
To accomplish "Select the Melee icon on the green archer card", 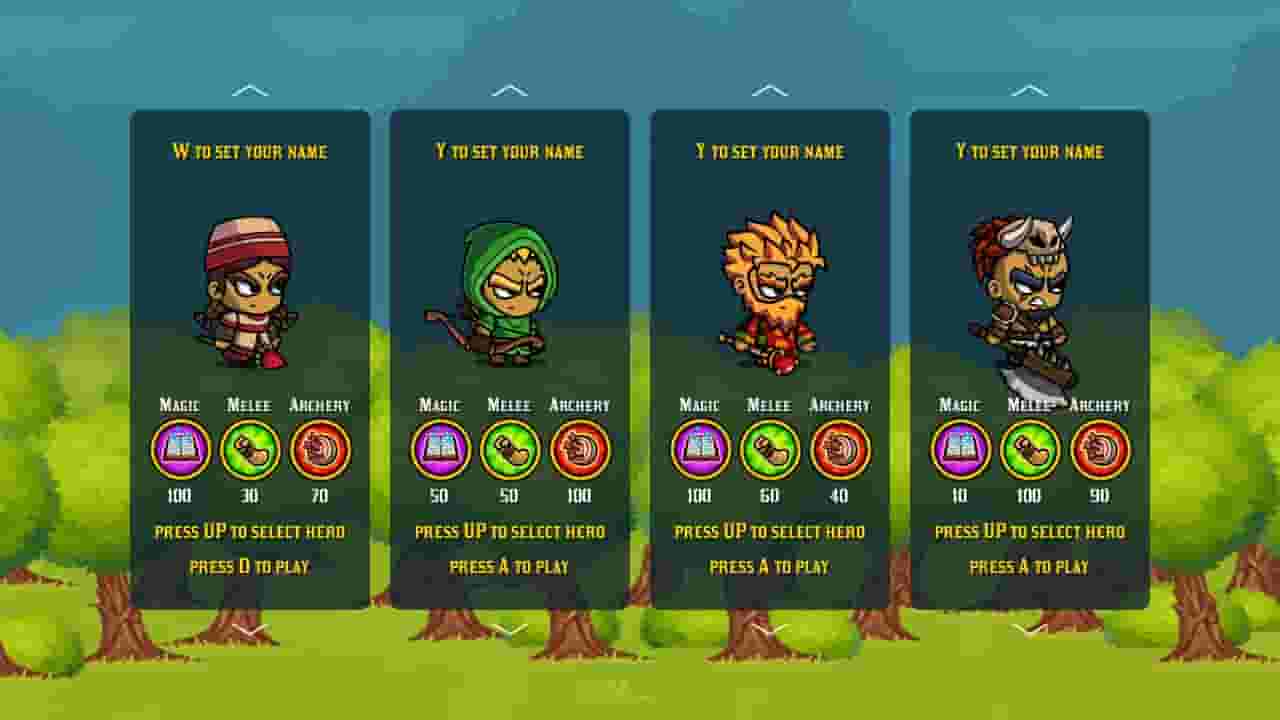I will tap(508, 450).
